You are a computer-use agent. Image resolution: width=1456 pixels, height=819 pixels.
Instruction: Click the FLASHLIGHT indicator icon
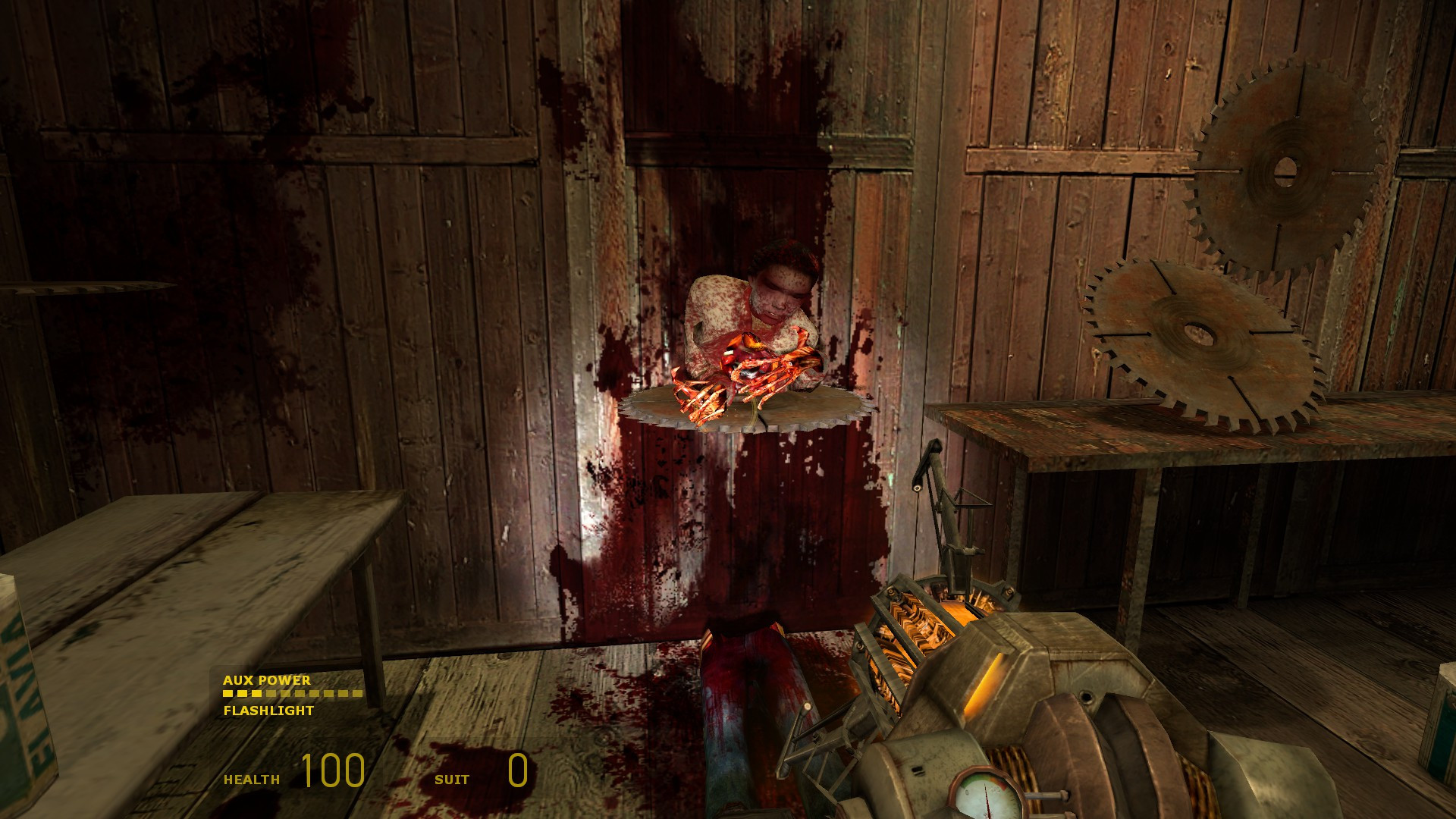[x=267, y=711]
